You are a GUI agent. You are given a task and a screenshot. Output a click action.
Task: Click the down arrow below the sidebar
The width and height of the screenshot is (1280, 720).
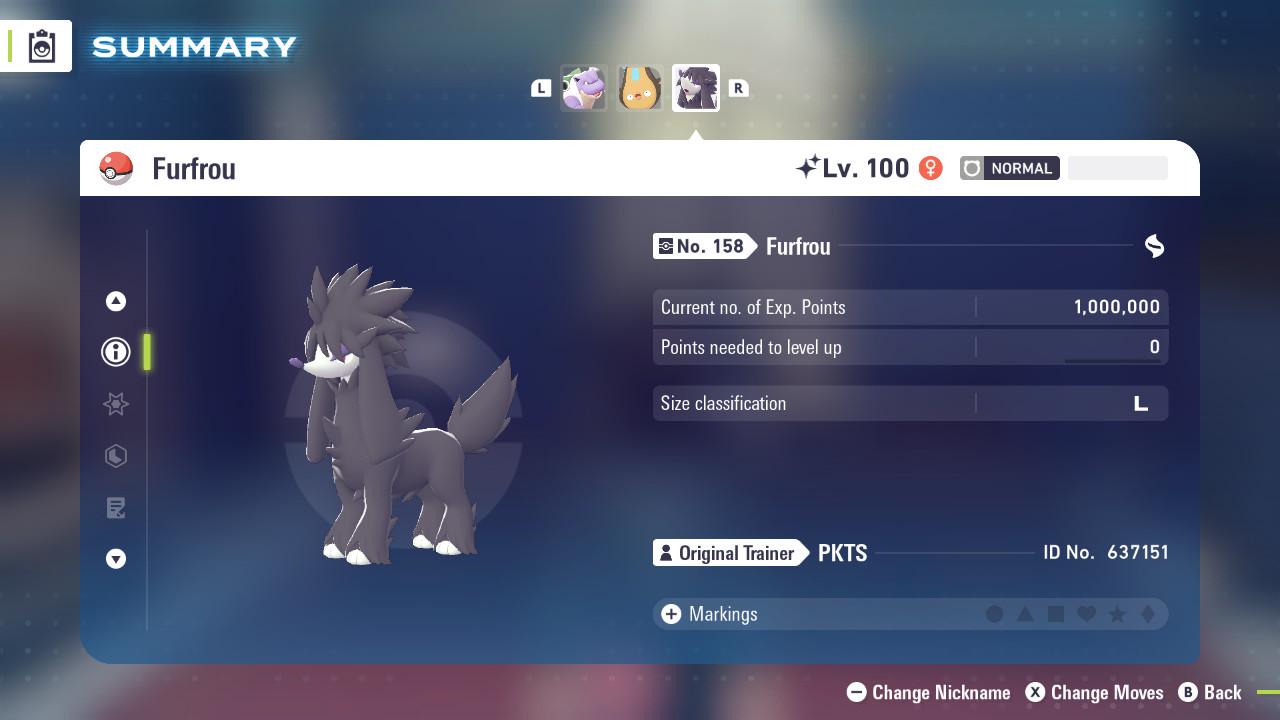pyautogui.click(x=115, y=559)
